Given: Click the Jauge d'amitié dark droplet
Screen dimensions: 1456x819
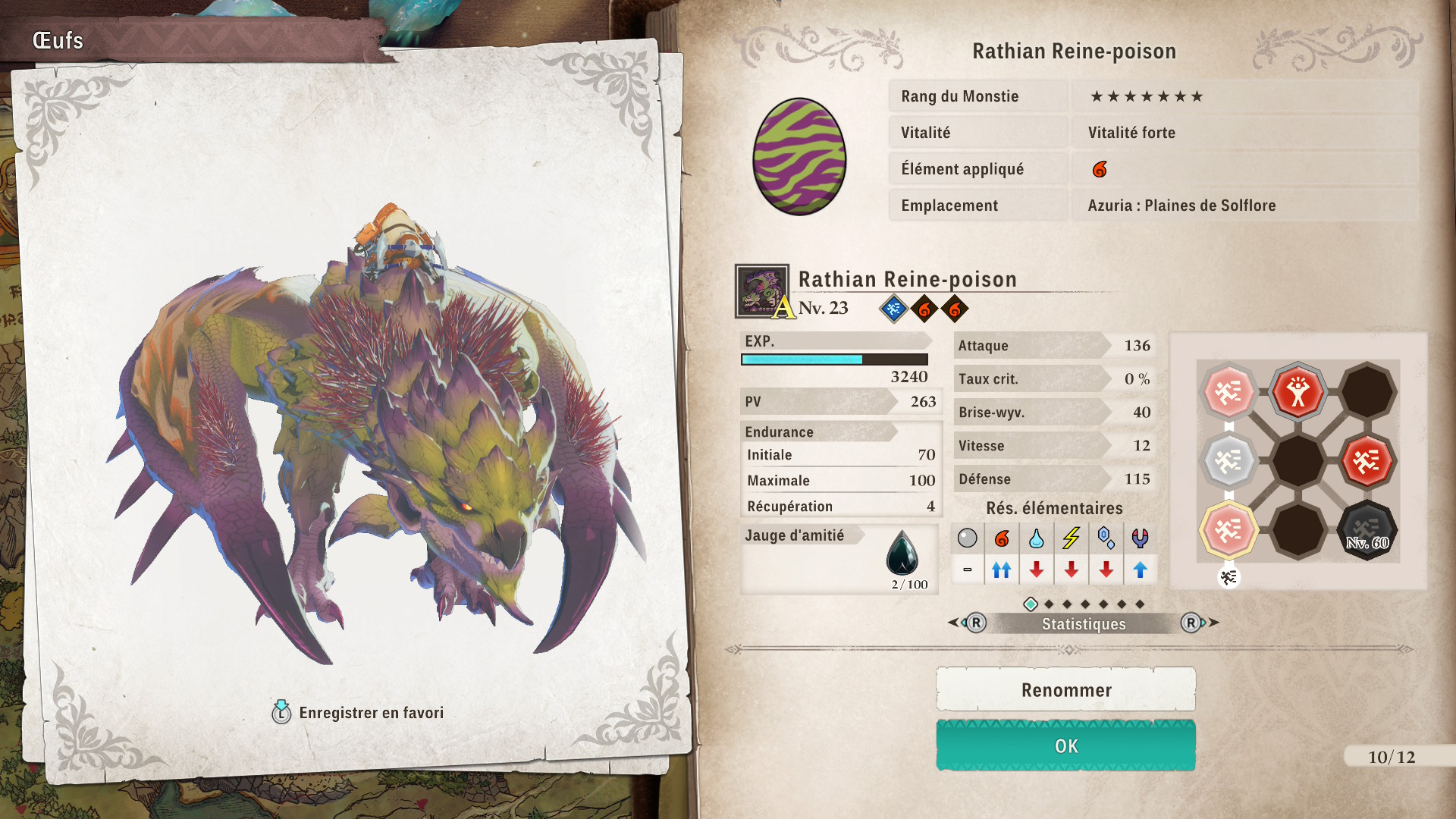Looking at the screenshot, I should (x=902, y=553).
